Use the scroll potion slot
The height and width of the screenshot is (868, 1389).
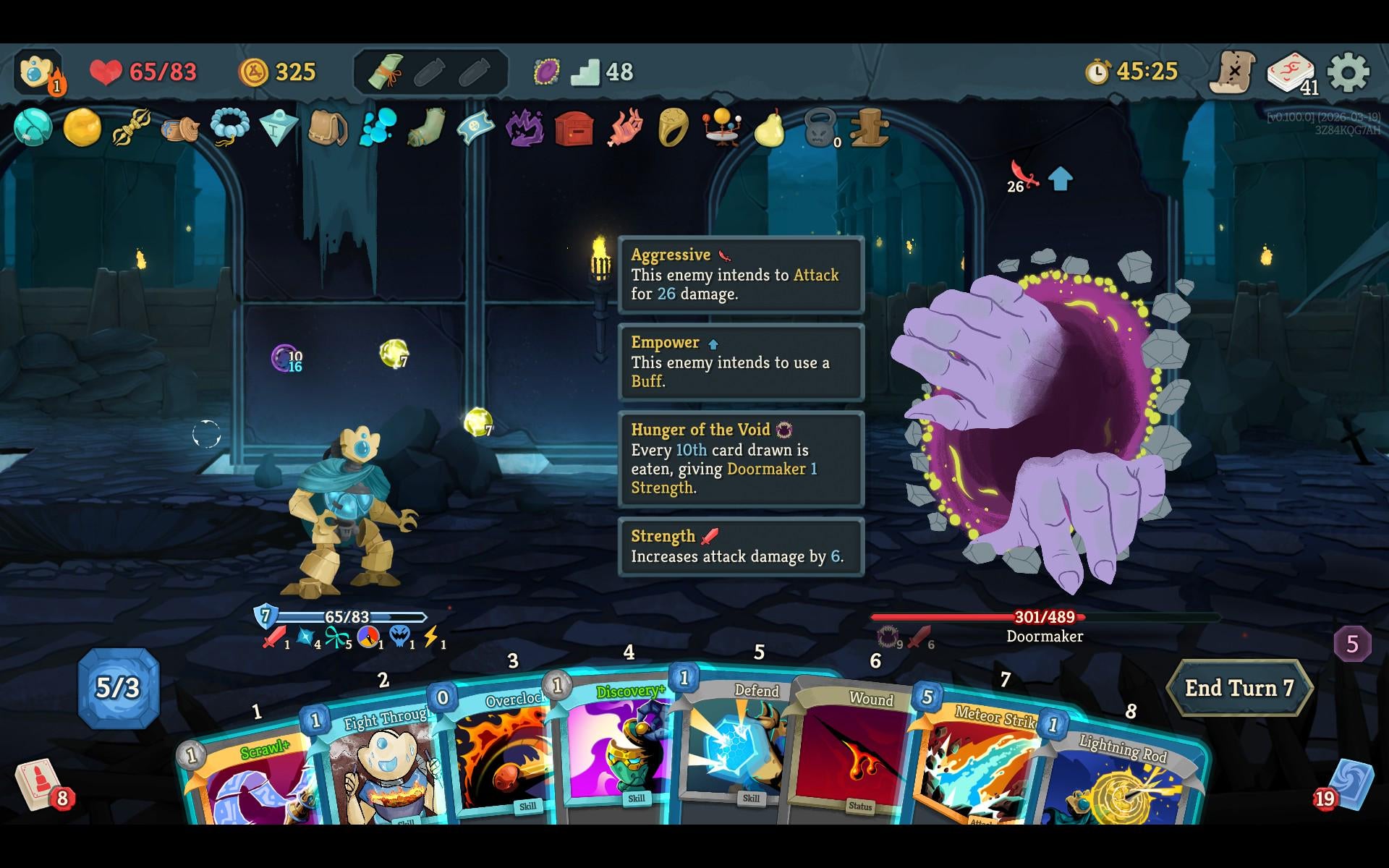(386, 72)
